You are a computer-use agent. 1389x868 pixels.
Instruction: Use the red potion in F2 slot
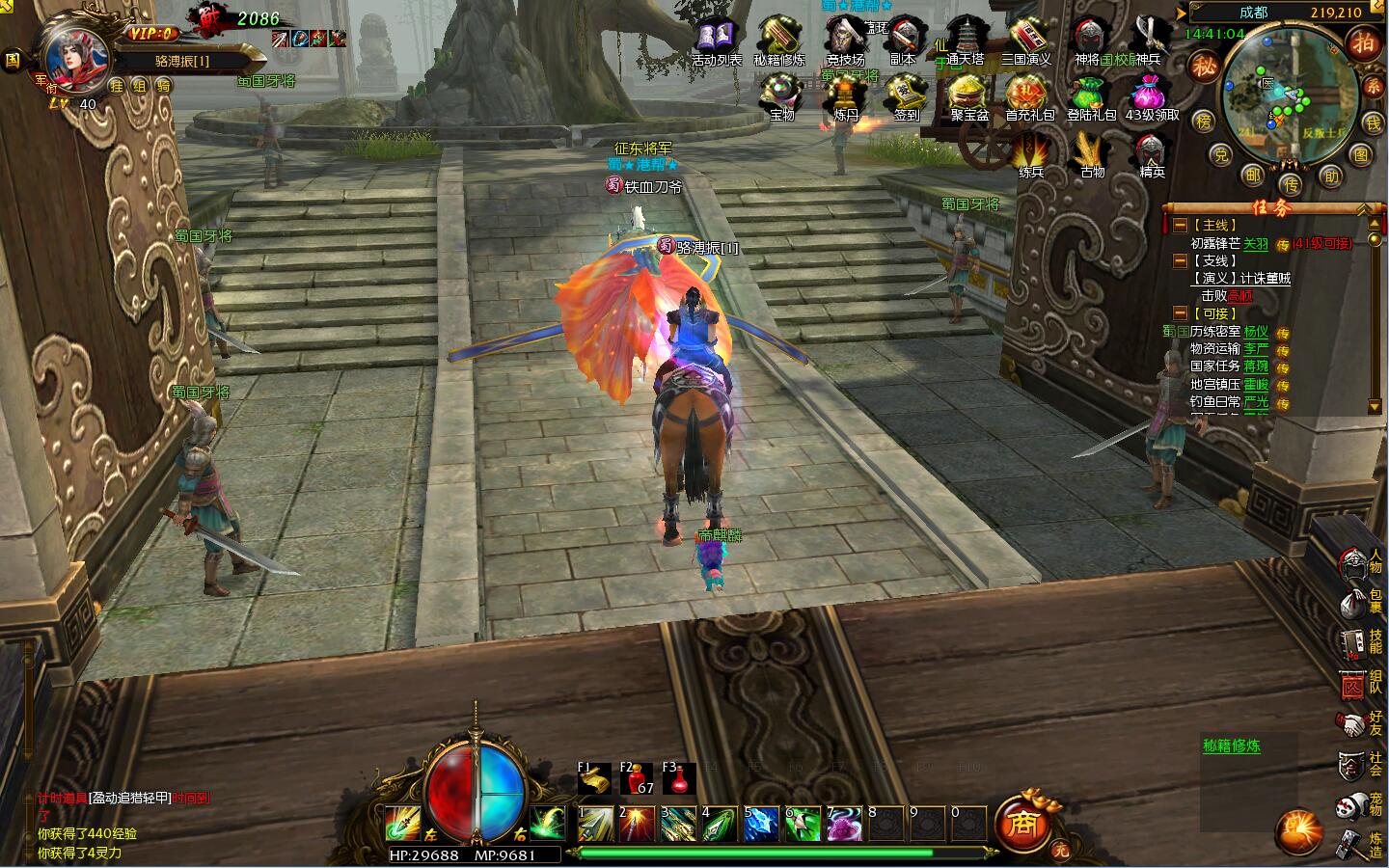tap(637, 779)
